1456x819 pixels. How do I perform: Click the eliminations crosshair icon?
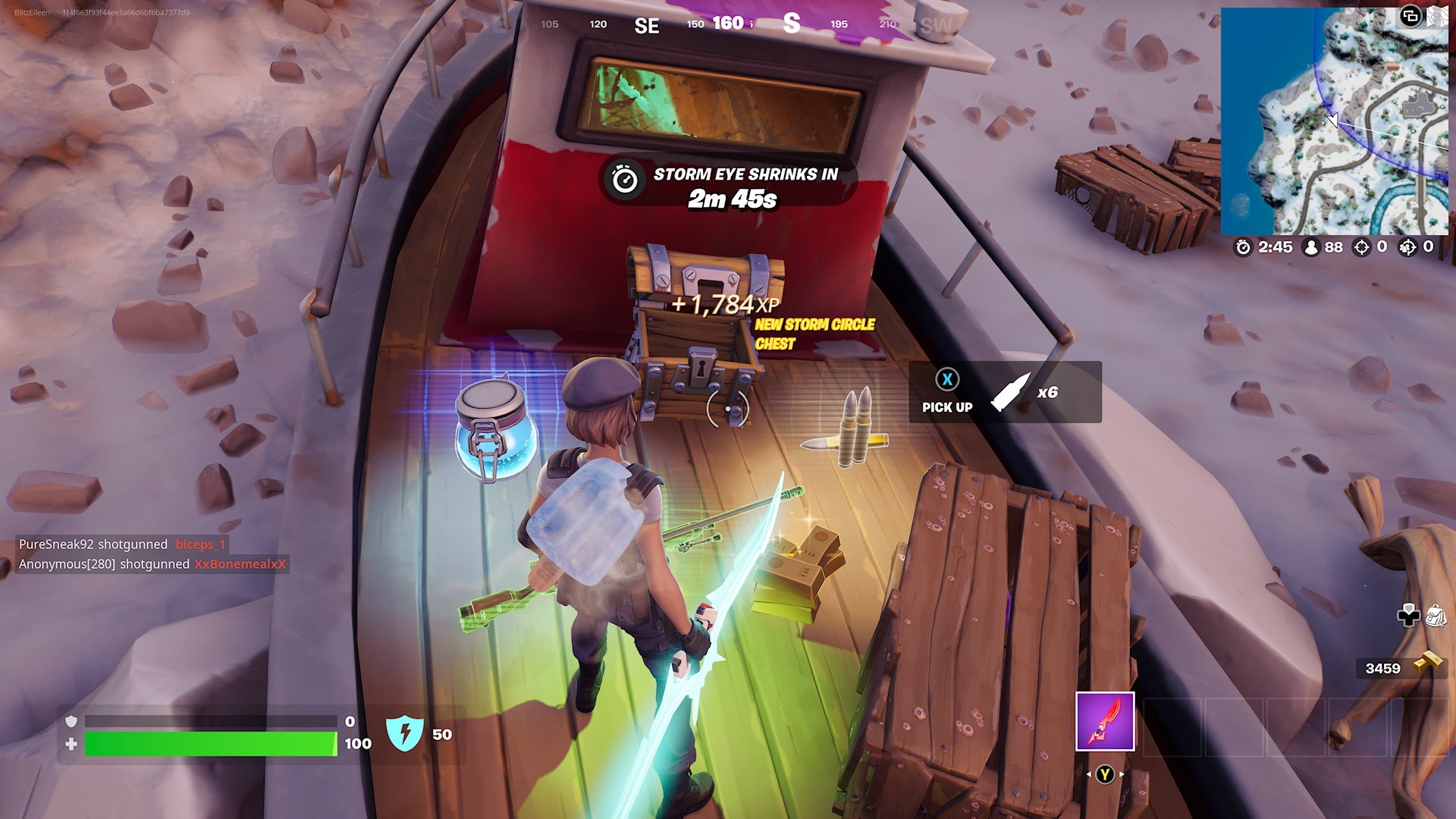(x=1362, y=247)
